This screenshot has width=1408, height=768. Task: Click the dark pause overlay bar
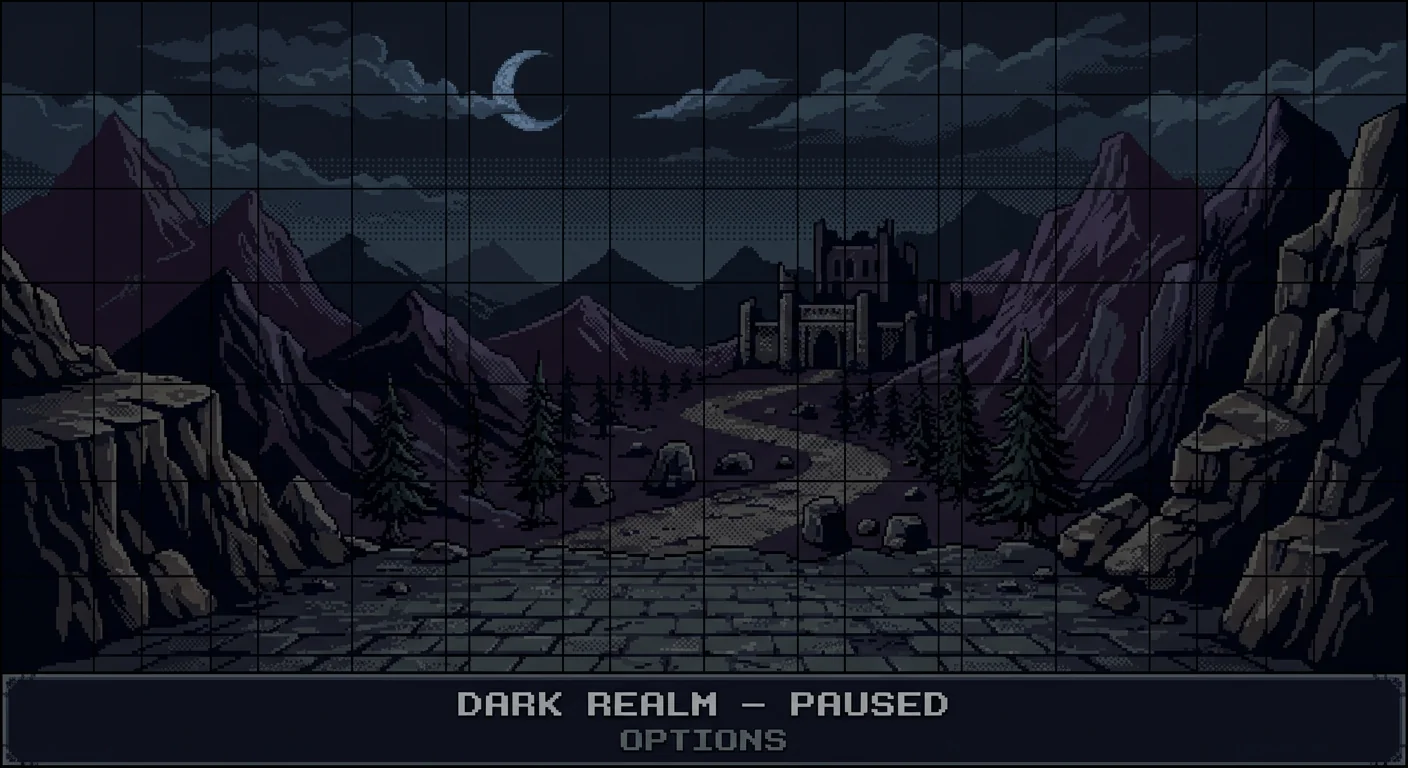702,720
